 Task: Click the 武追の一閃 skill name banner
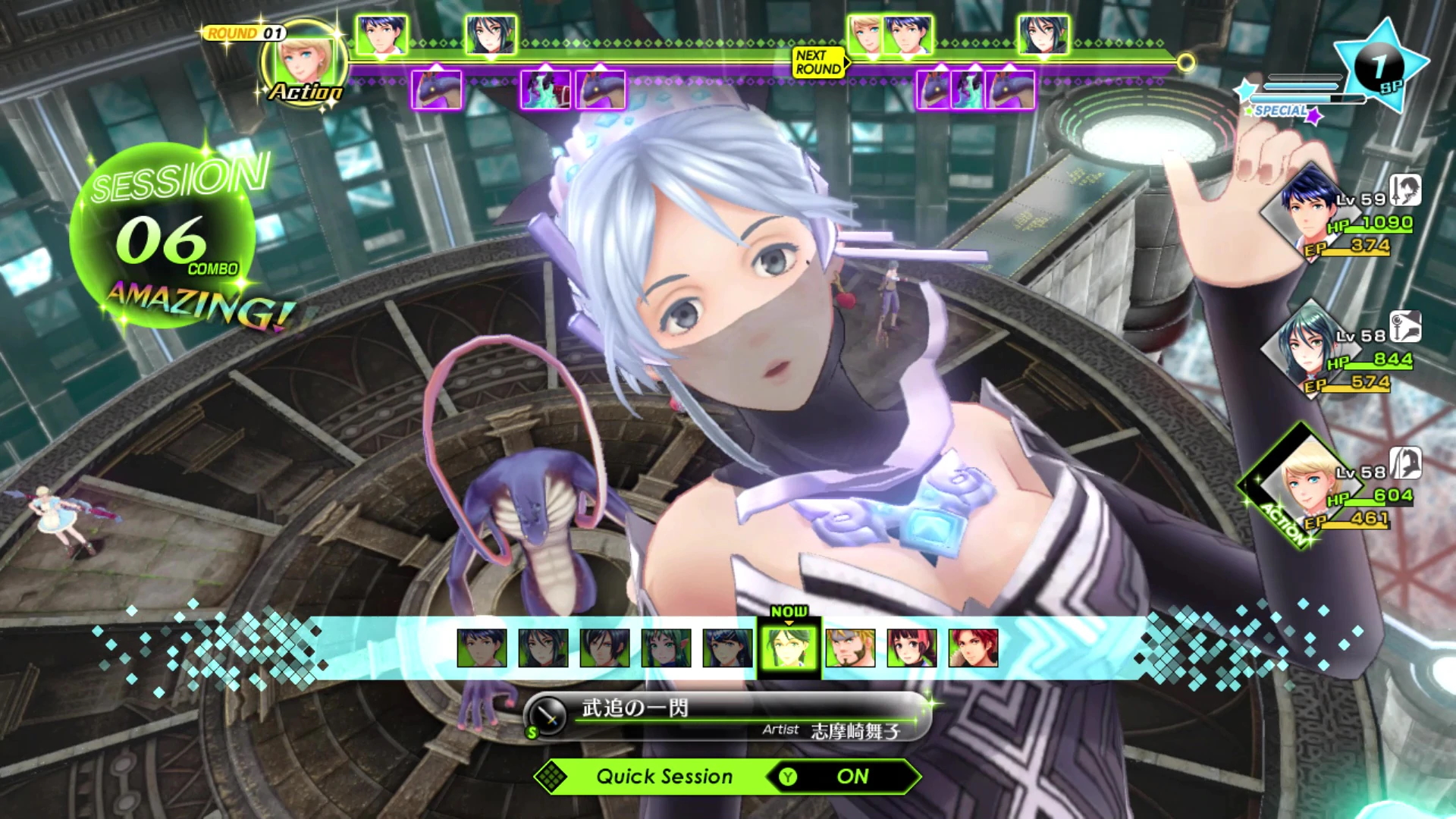(728, 717)
